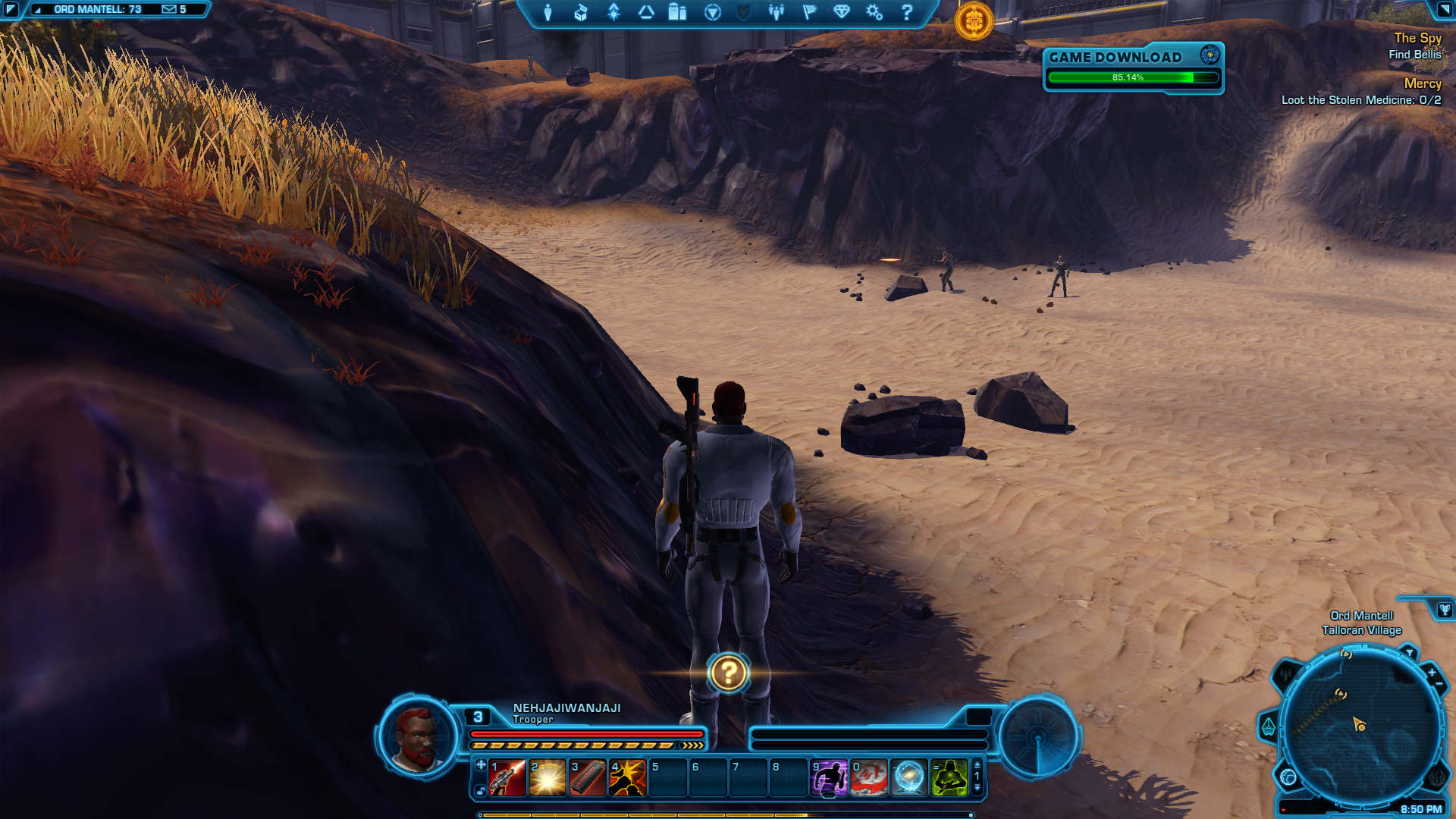The width and height of the screenshot is (1456, 819).
Task: Activate the purple sprinting figure ability
Action: (x=829, y=778)
